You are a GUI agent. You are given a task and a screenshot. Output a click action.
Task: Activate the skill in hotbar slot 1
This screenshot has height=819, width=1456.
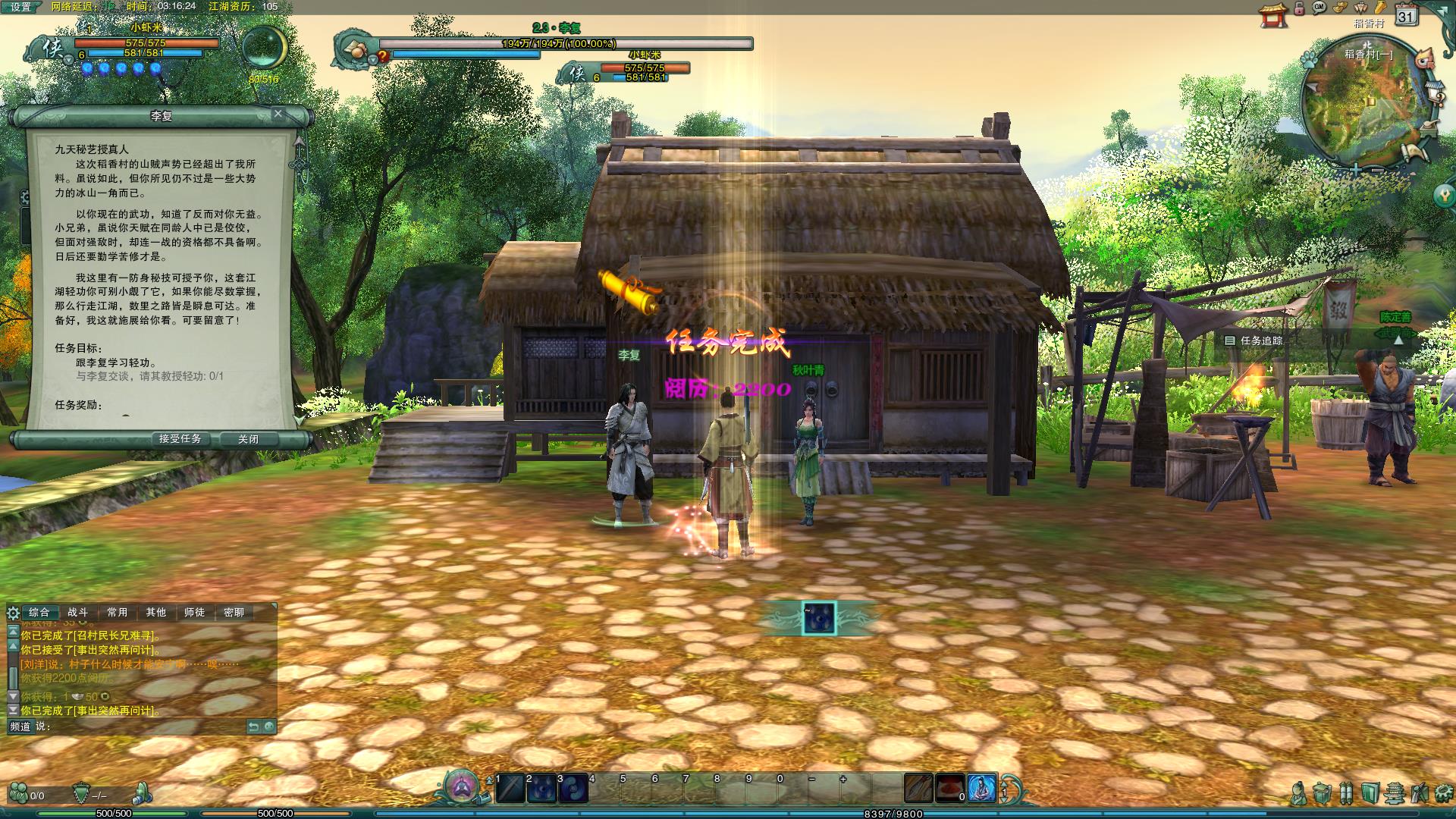[510, 789]
